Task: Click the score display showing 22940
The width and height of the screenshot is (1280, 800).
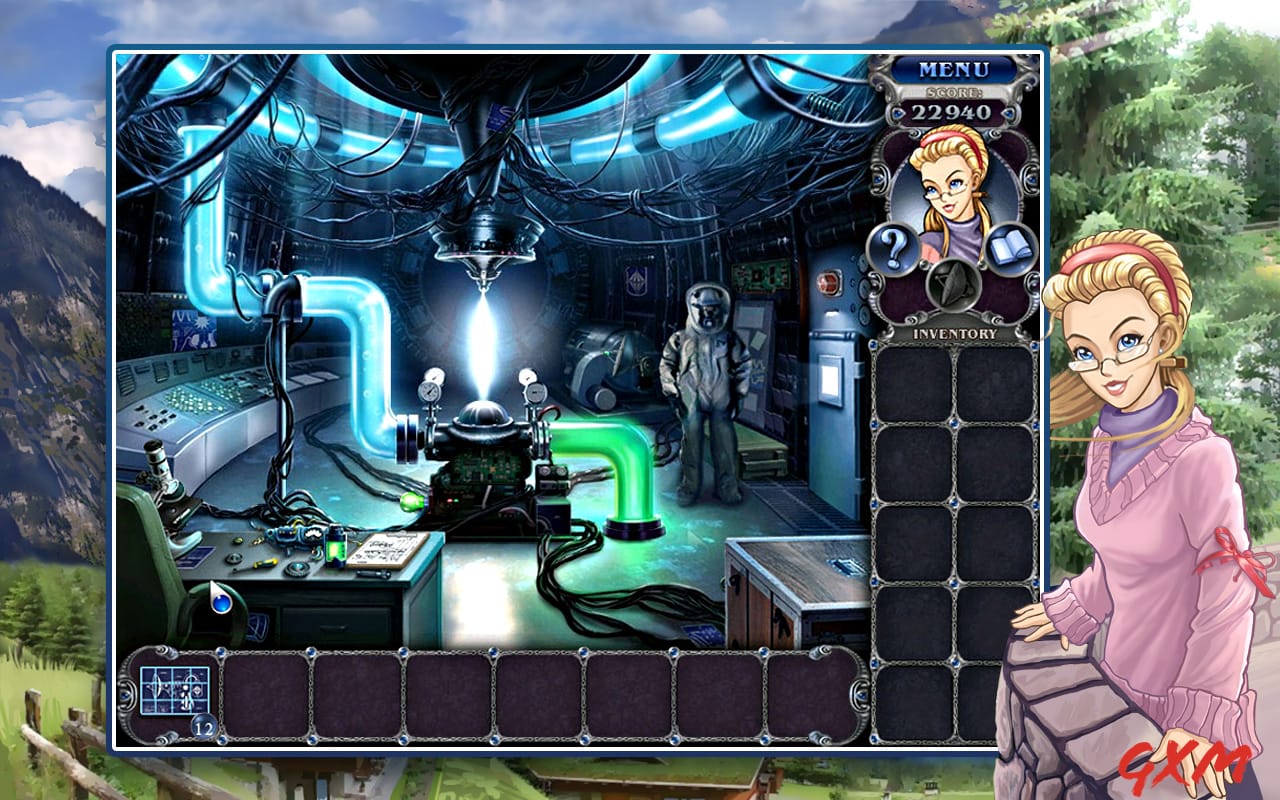Action: [x=952, y=114]
